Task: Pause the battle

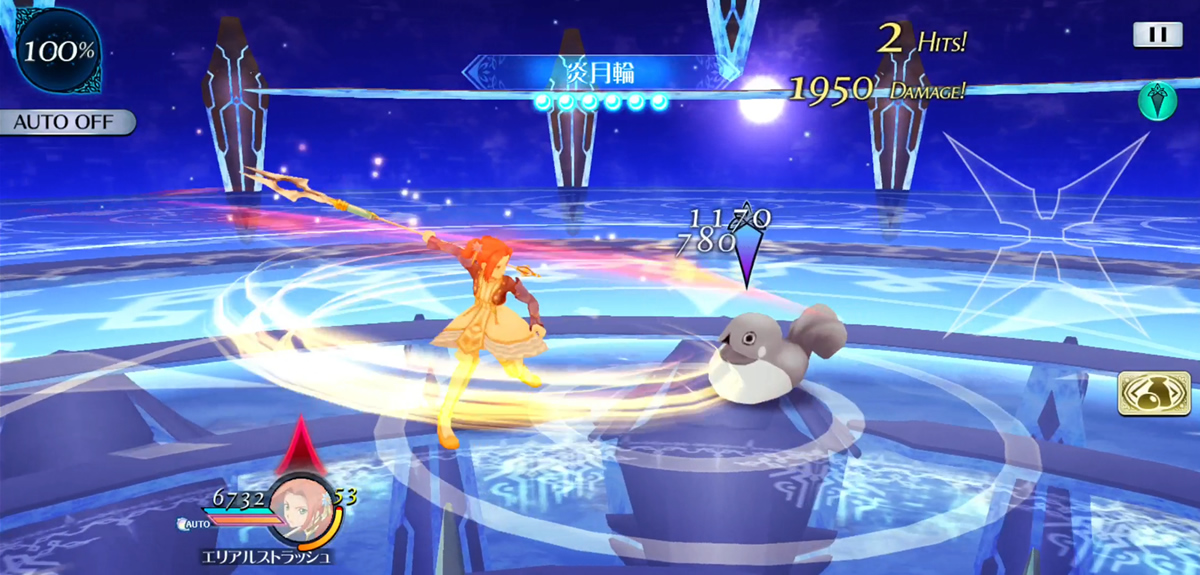Action: click(x=1157, y=35)
